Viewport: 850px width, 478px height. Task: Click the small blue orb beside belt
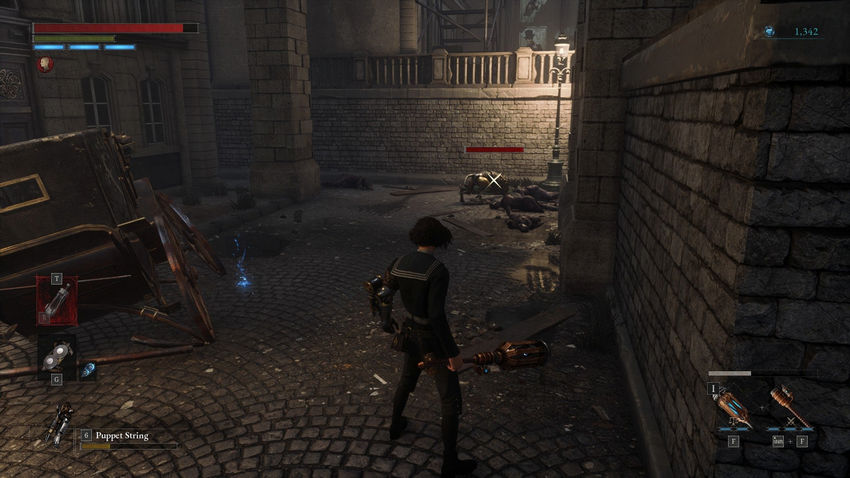(88, 369)
